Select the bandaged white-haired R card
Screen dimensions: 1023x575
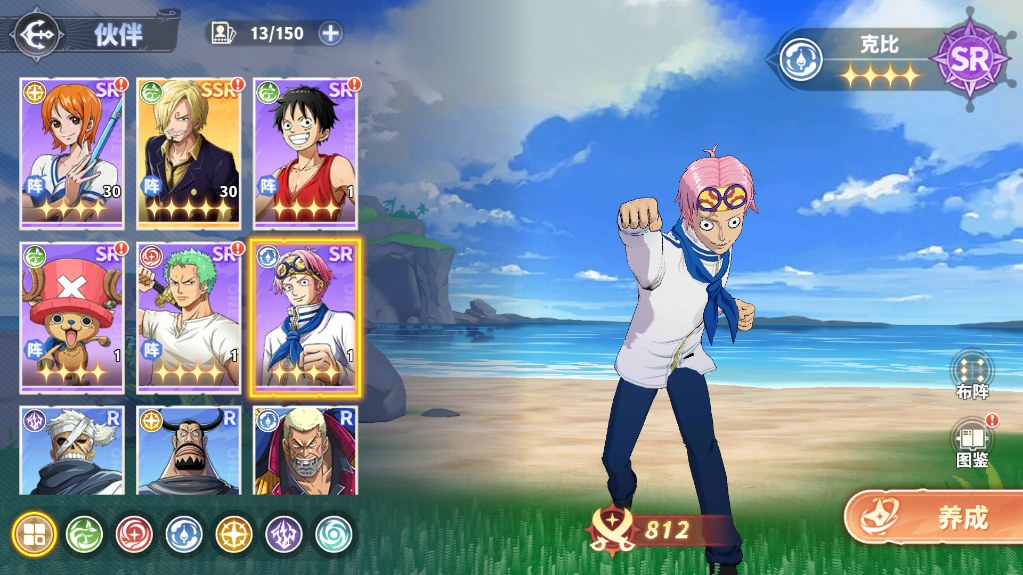click(72, 451)
